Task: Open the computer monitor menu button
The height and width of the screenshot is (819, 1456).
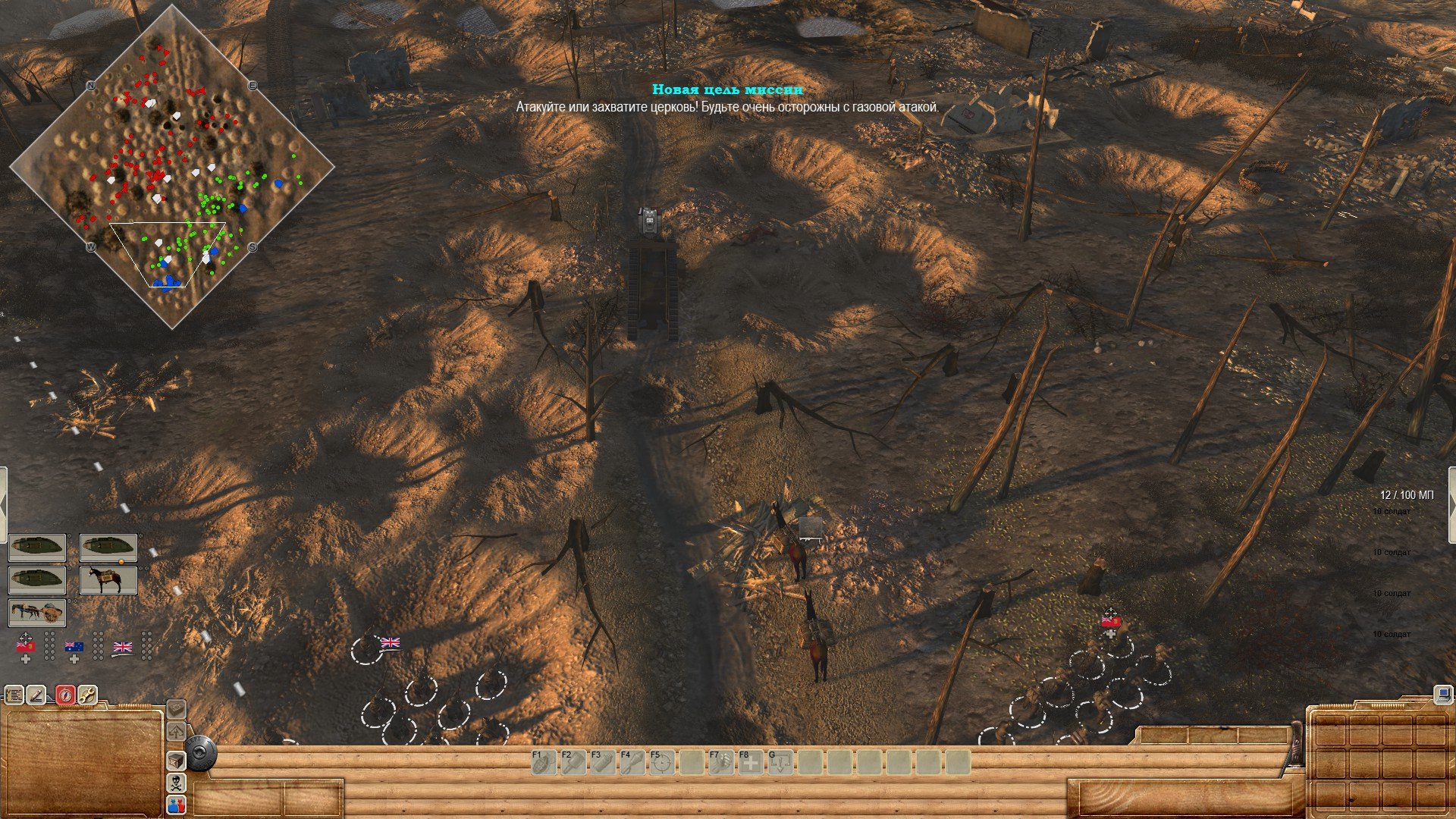Action: [1444, 694]
